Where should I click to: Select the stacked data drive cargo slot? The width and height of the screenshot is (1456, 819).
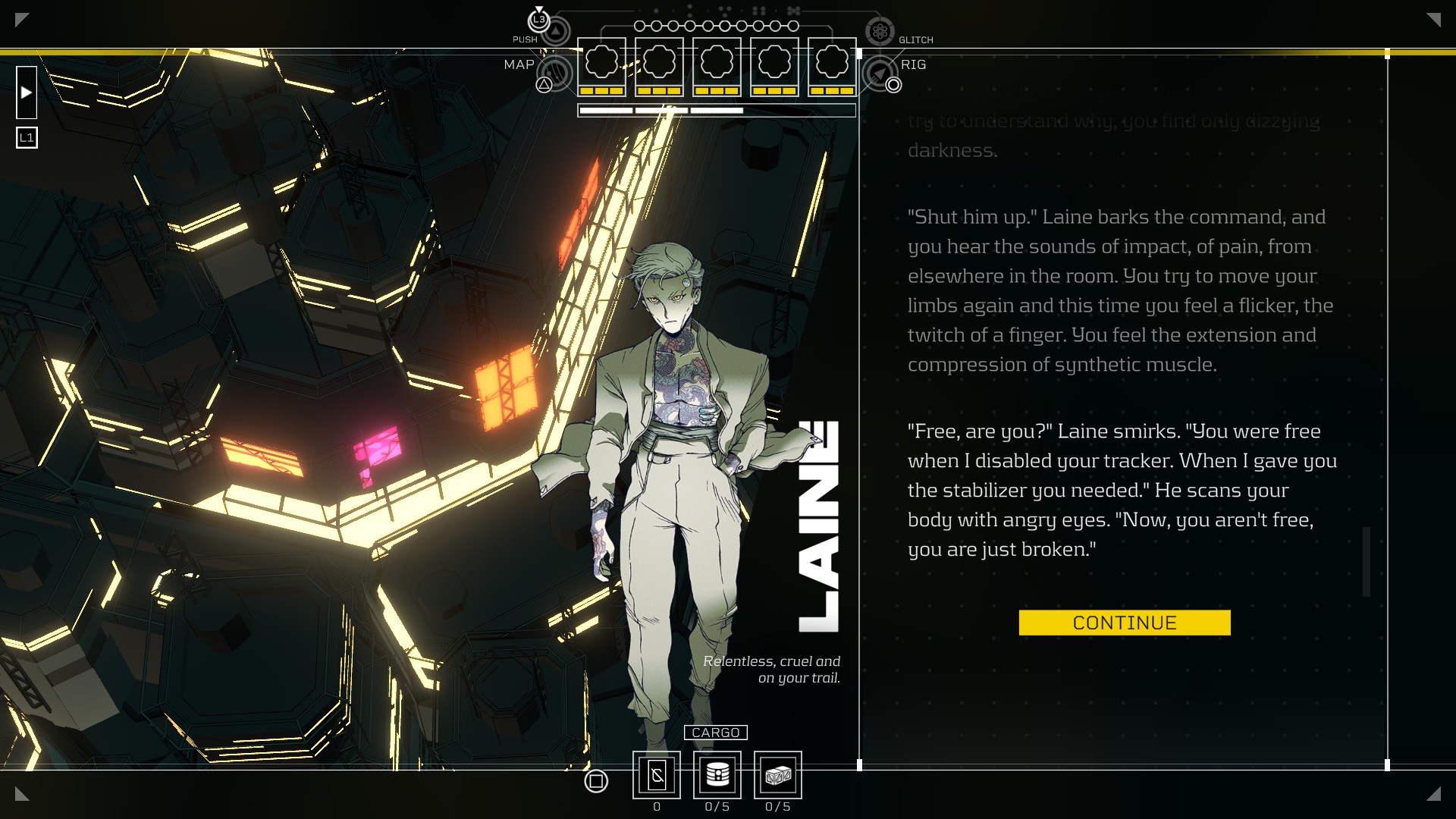tap(717, 775)
